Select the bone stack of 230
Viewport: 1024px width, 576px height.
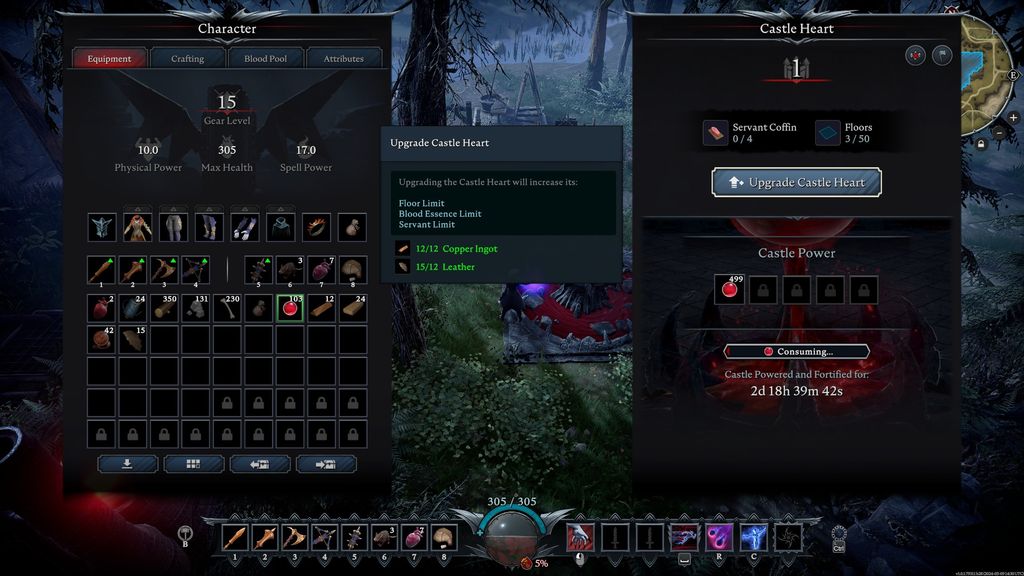click(x=227, y=308)
